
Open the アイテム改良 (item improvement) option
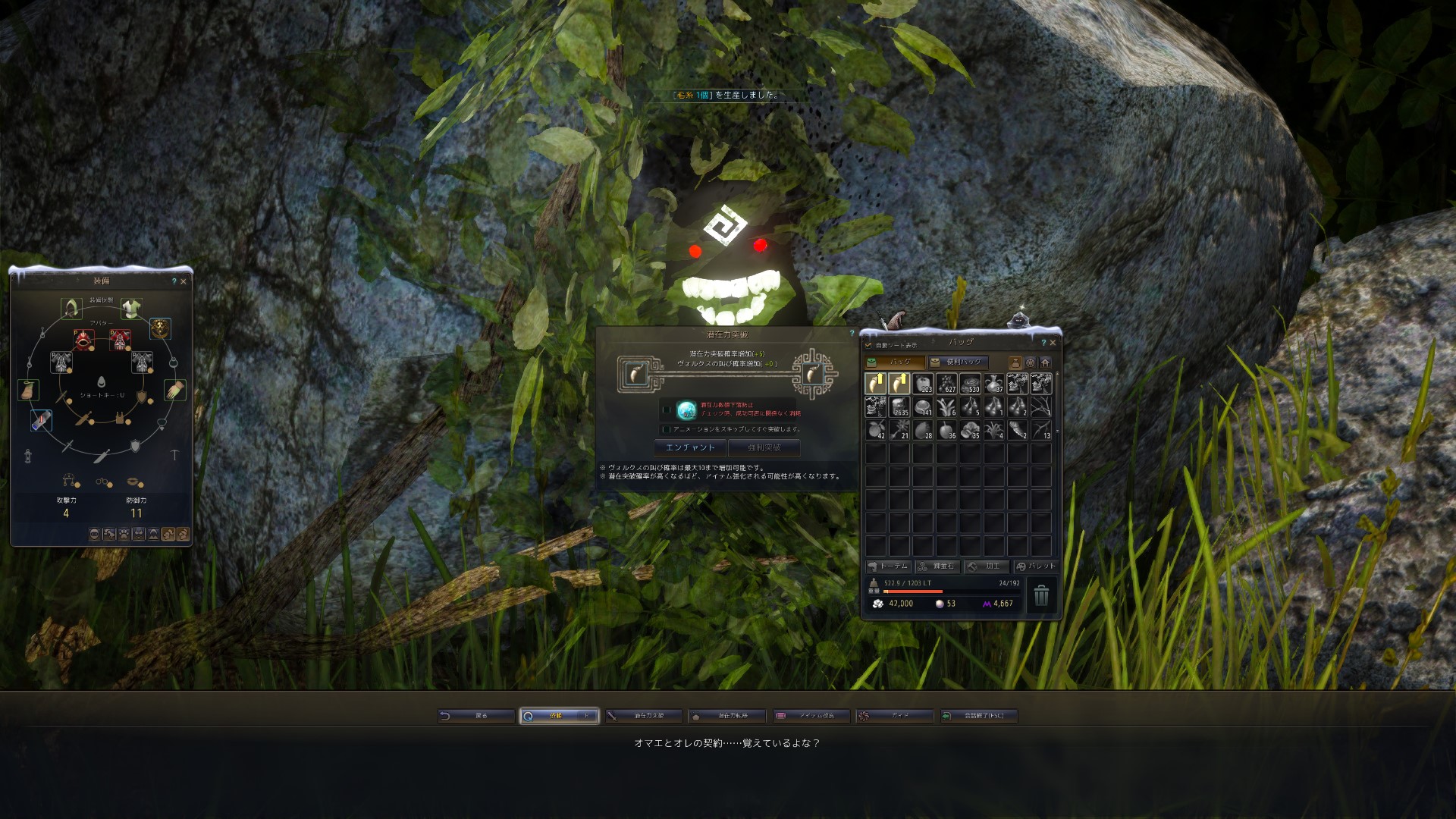(811, 716)
